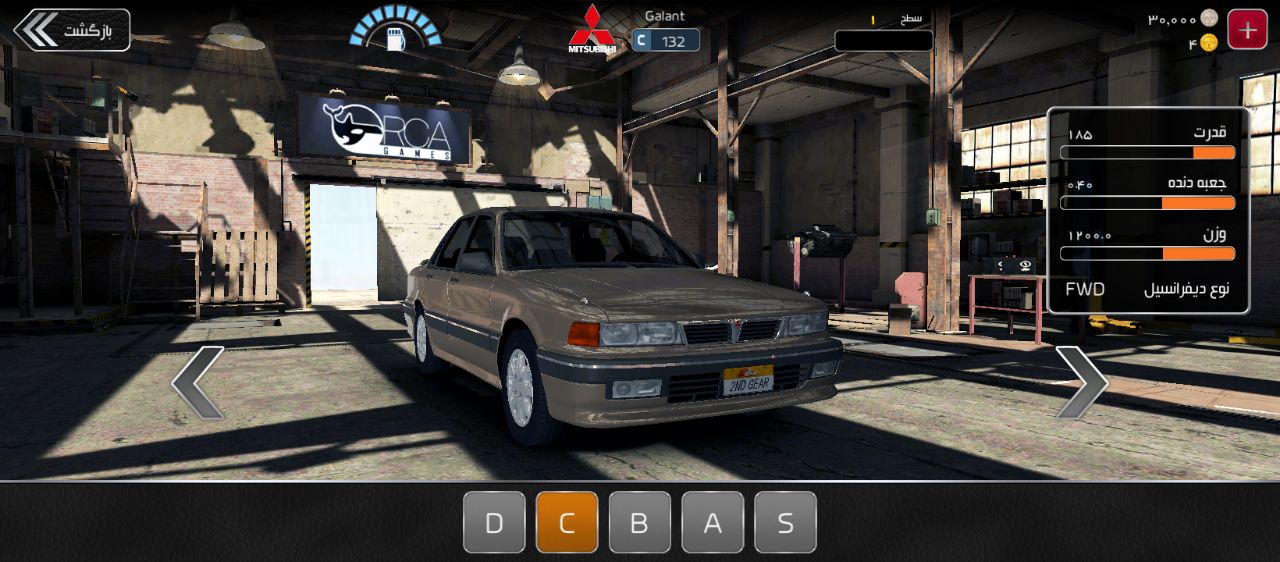The width and height of the screenshot is (1280, 562).
Task: Add currency with the red plus button
Action: (x=1247, y=30)
